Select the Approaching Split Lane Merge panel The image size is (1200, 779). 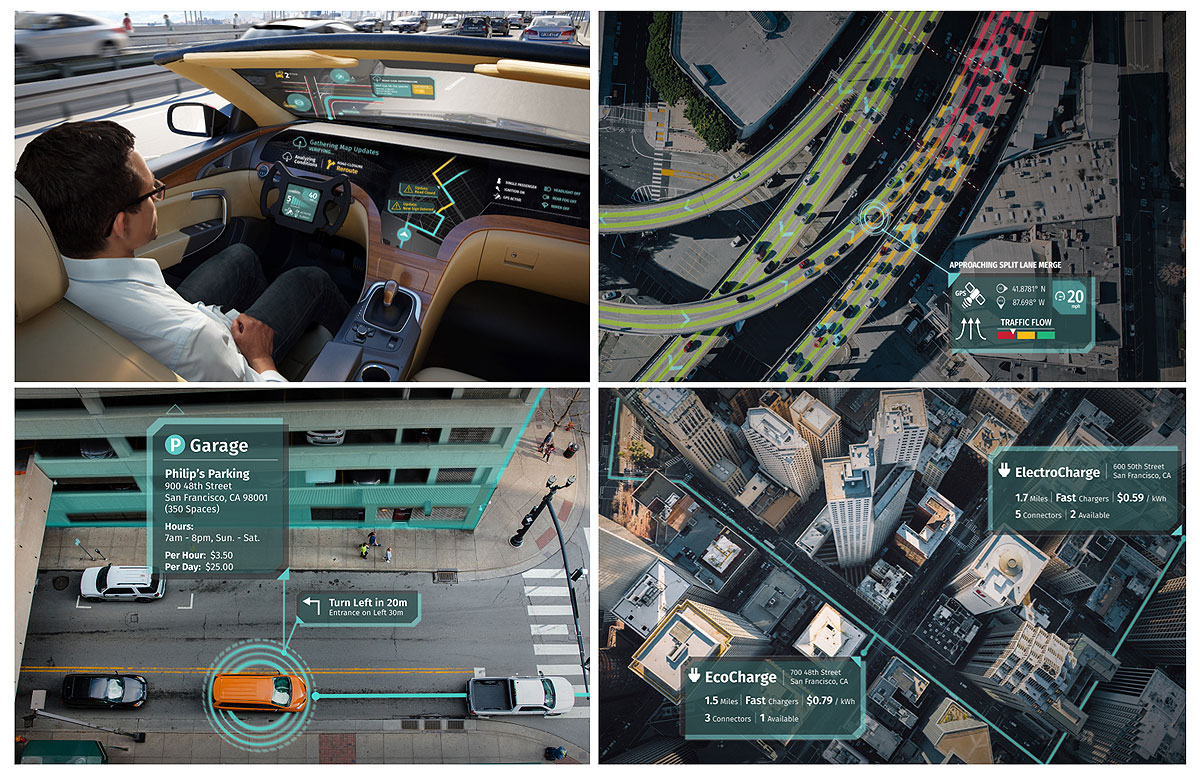(1018, 312)
